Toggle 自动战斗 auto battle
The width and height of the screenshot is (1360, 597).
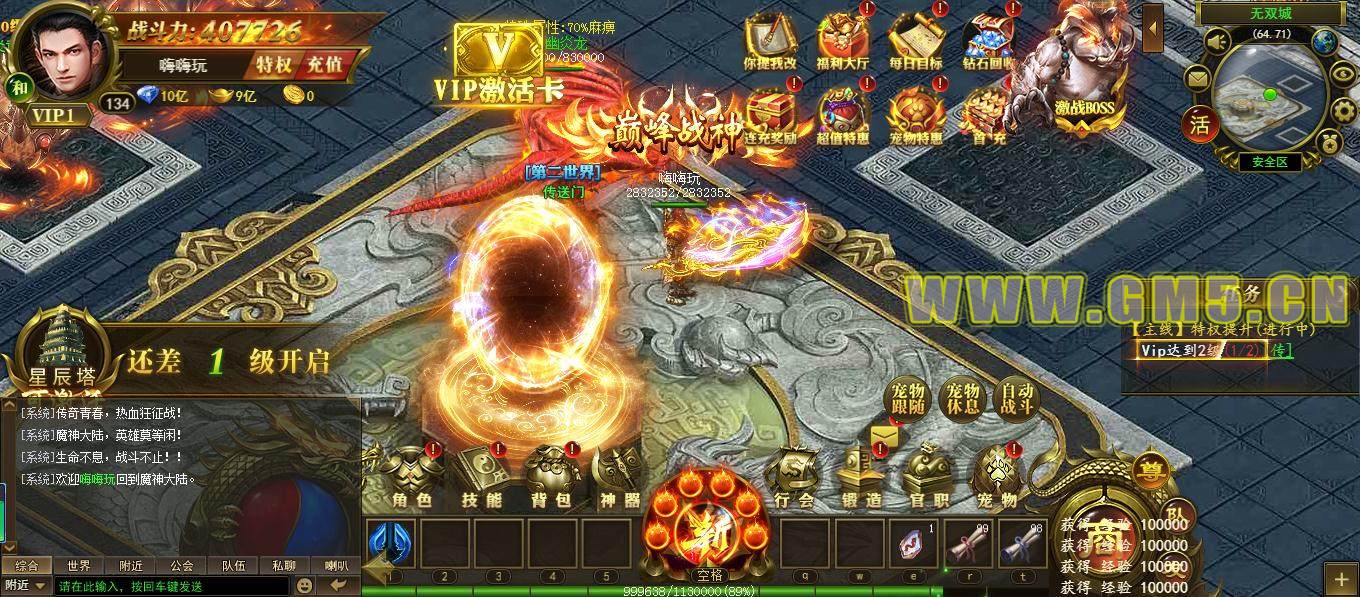click(1018, 400)
